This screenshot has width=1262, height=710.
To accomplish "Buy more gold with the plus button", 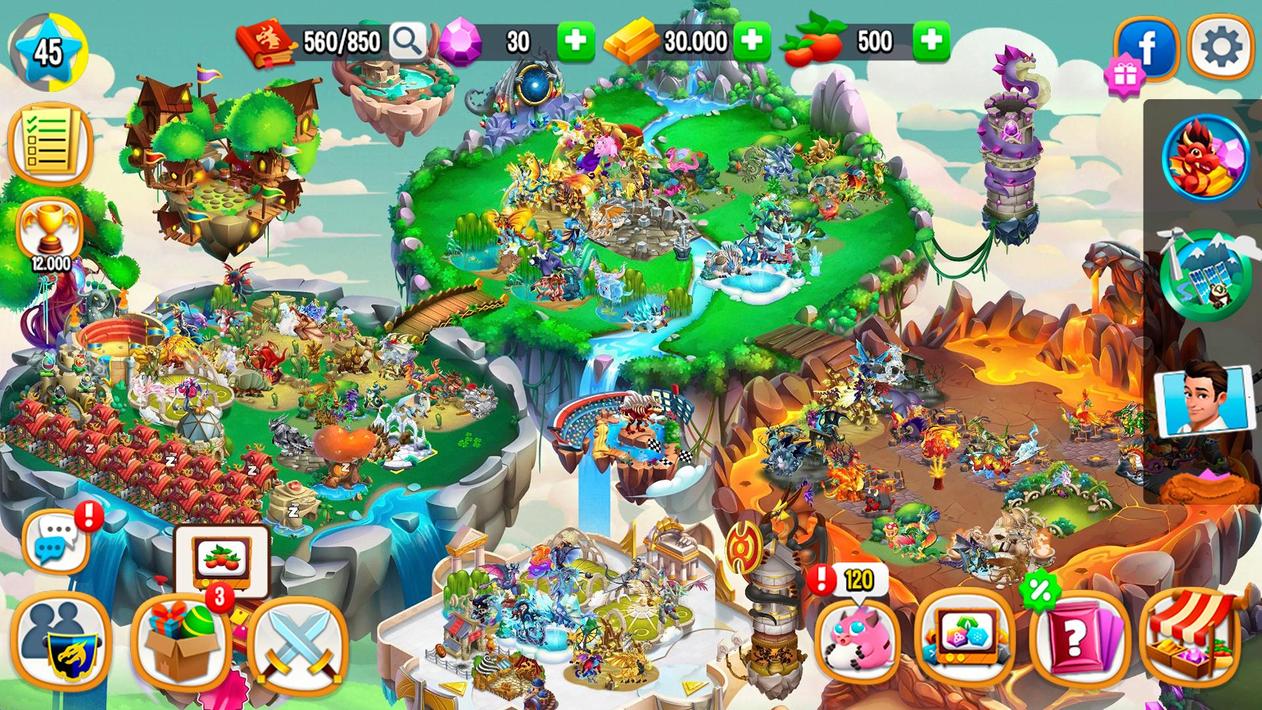I will click(x=752, y=41).
